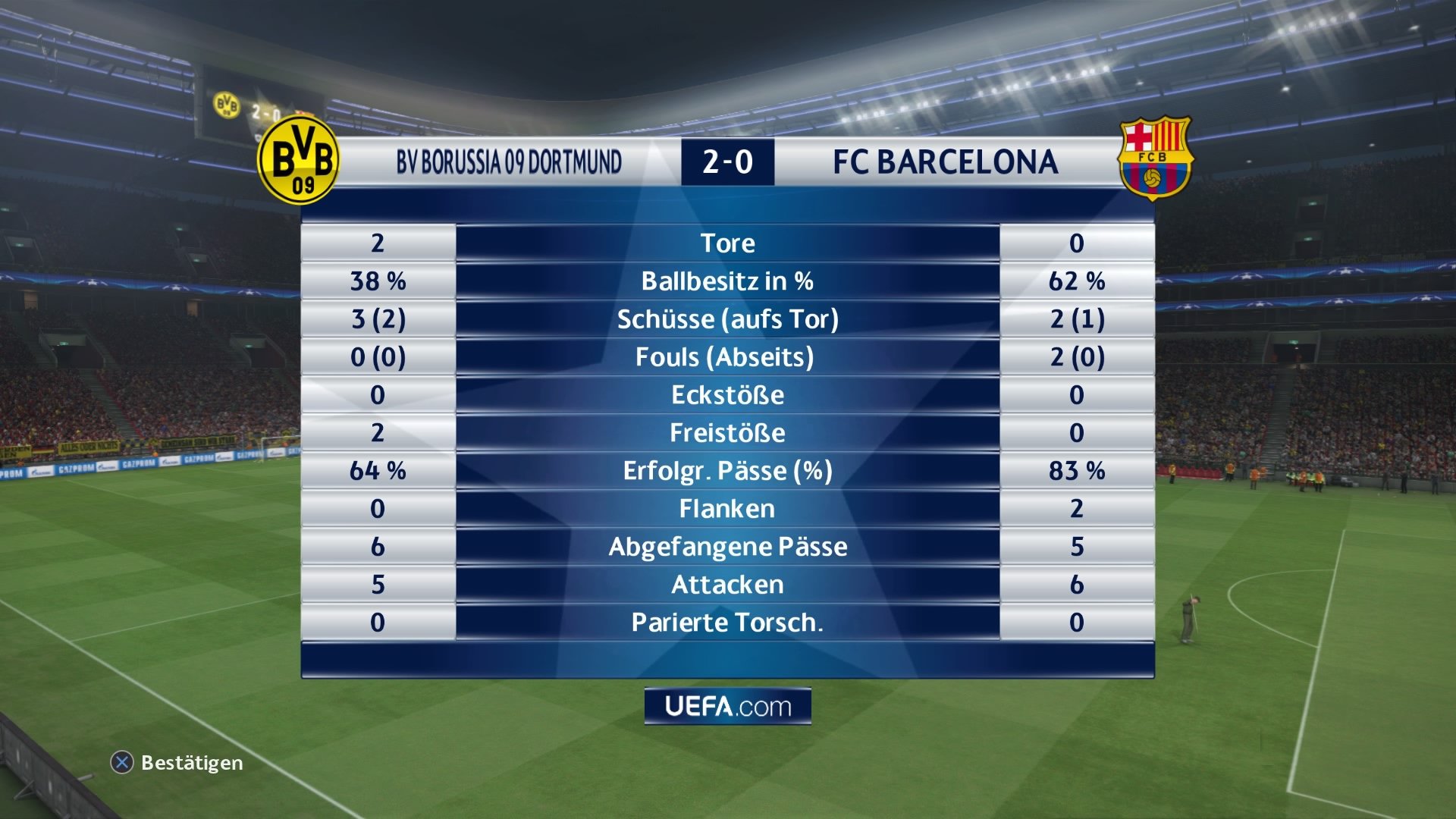Click Dortmund's 64 % pass accuracy value
1456x819 pixels.
pos(377,470)
